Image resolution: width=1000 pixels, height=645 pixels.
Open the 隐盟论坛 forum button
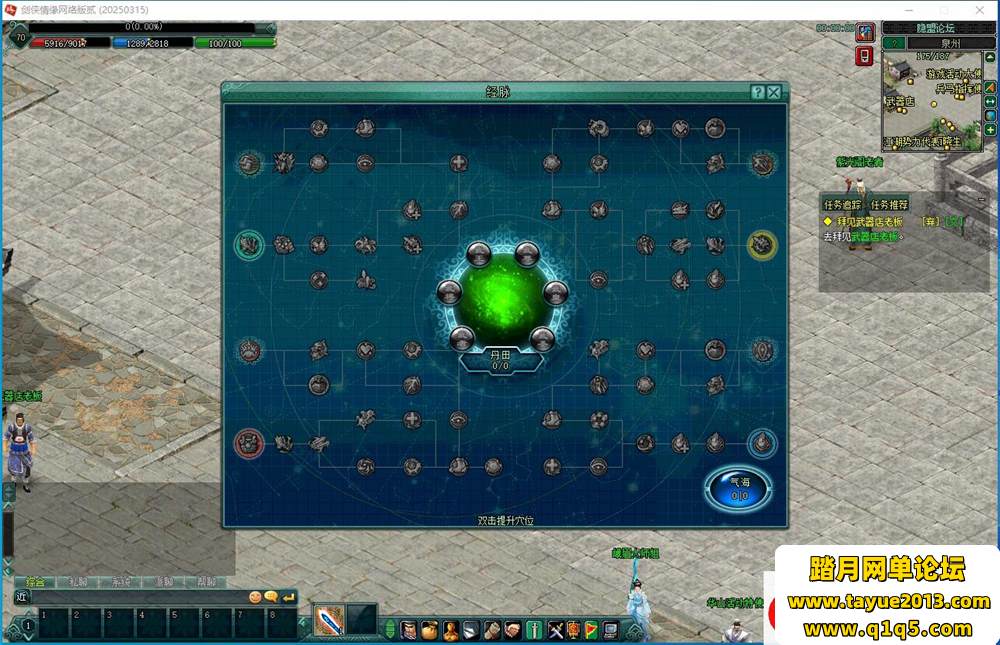(938, 28)
